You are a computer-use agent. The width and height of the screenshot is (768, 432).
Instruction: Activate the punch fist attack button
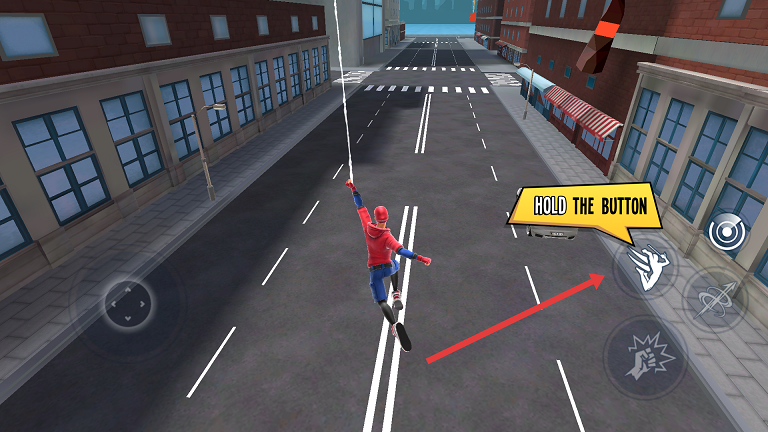tap(644, 356)
